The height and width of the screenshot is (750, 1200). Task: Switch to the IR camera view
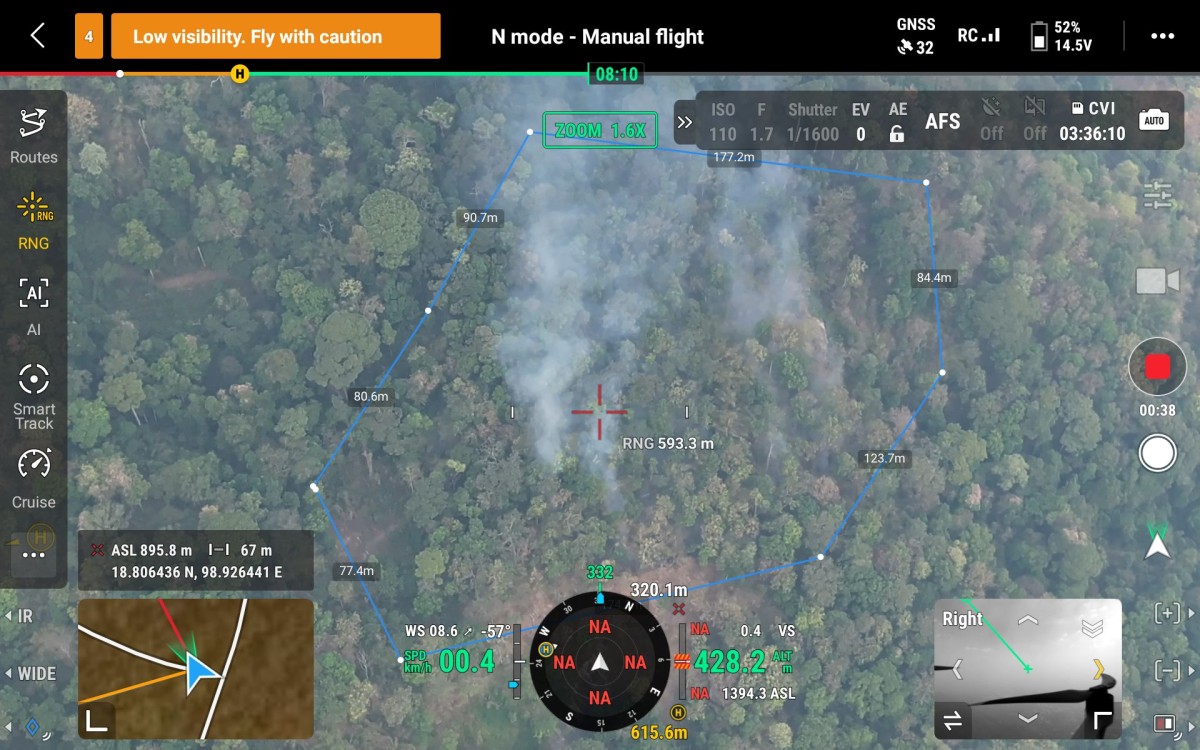pyautogui.click(x=20, y=617)
